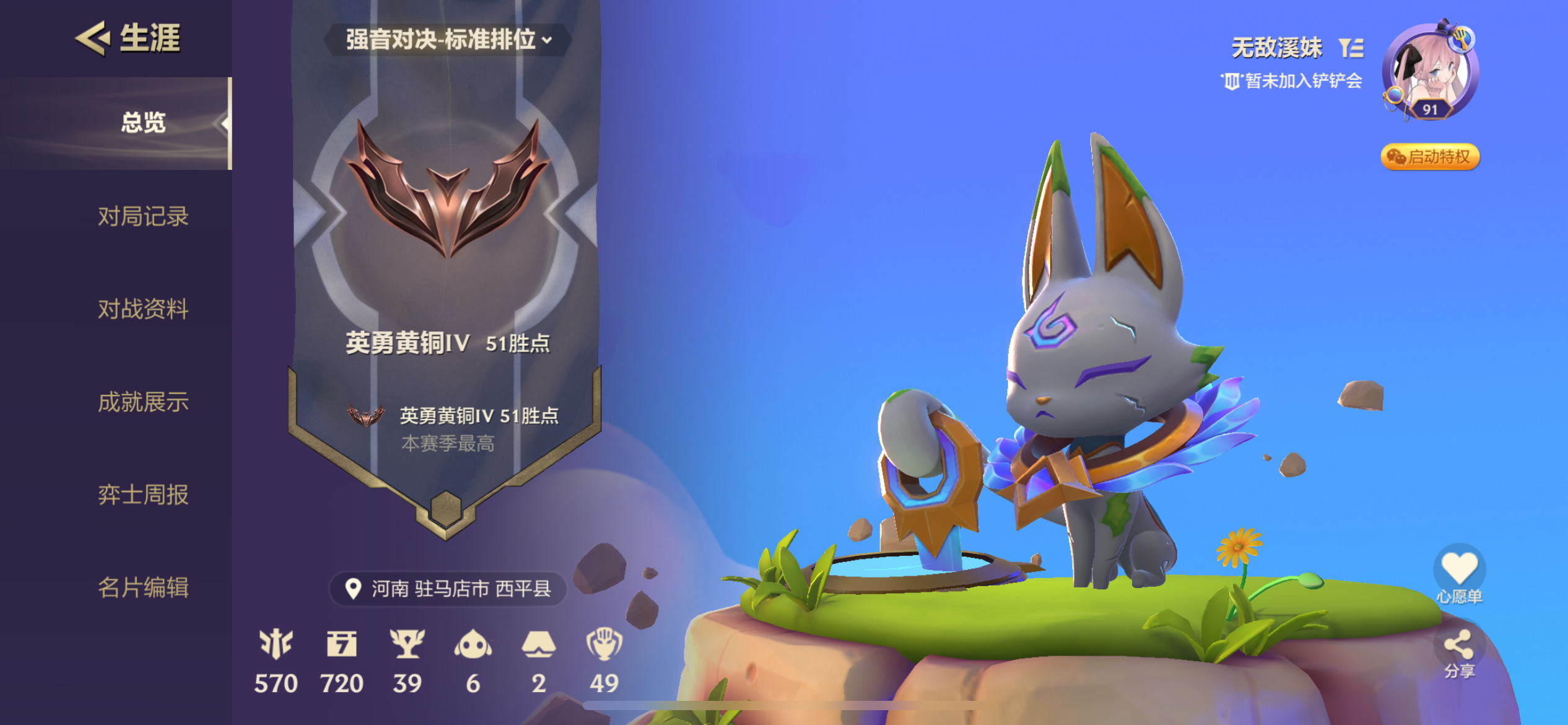Screen dimensions: 1568x725
Task: Tap the 启动特权 golden button
Action: [x=1429, y=157]
